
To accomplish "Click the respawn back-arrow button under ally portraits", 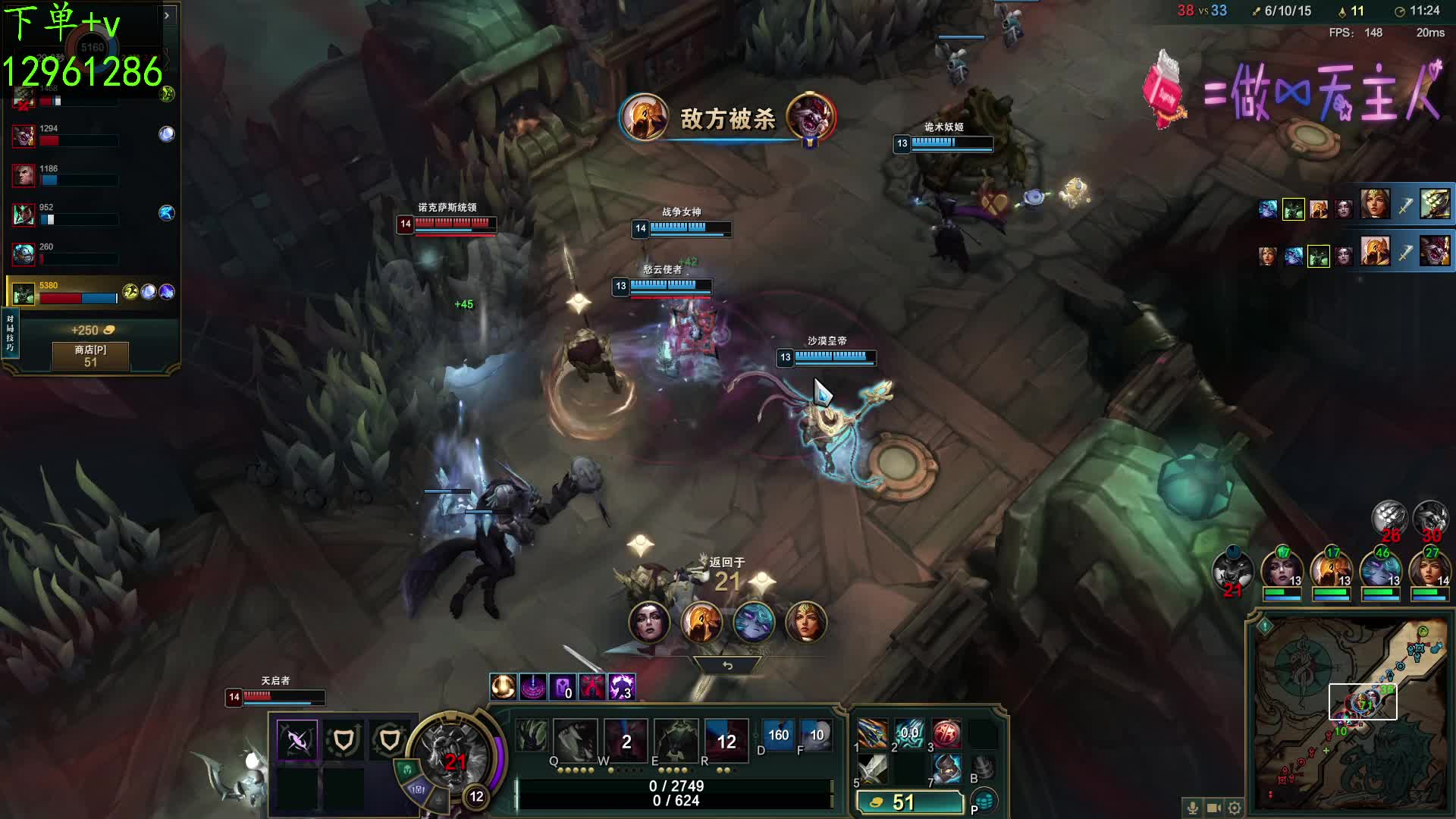I will (727, 665).
